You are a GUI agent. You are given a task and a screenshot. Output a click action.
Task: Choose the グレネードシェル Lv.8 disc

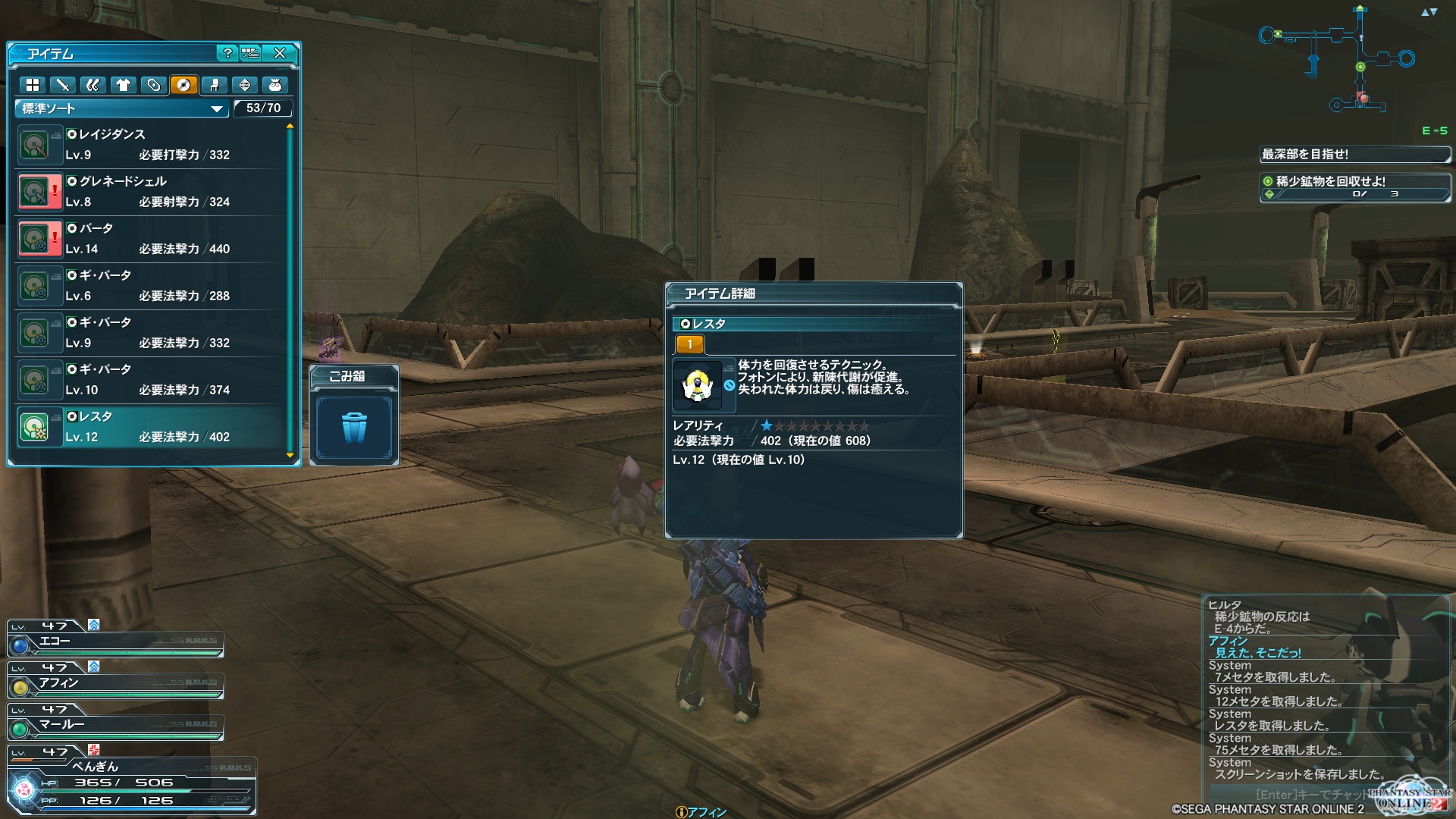(x=152, y=192)
